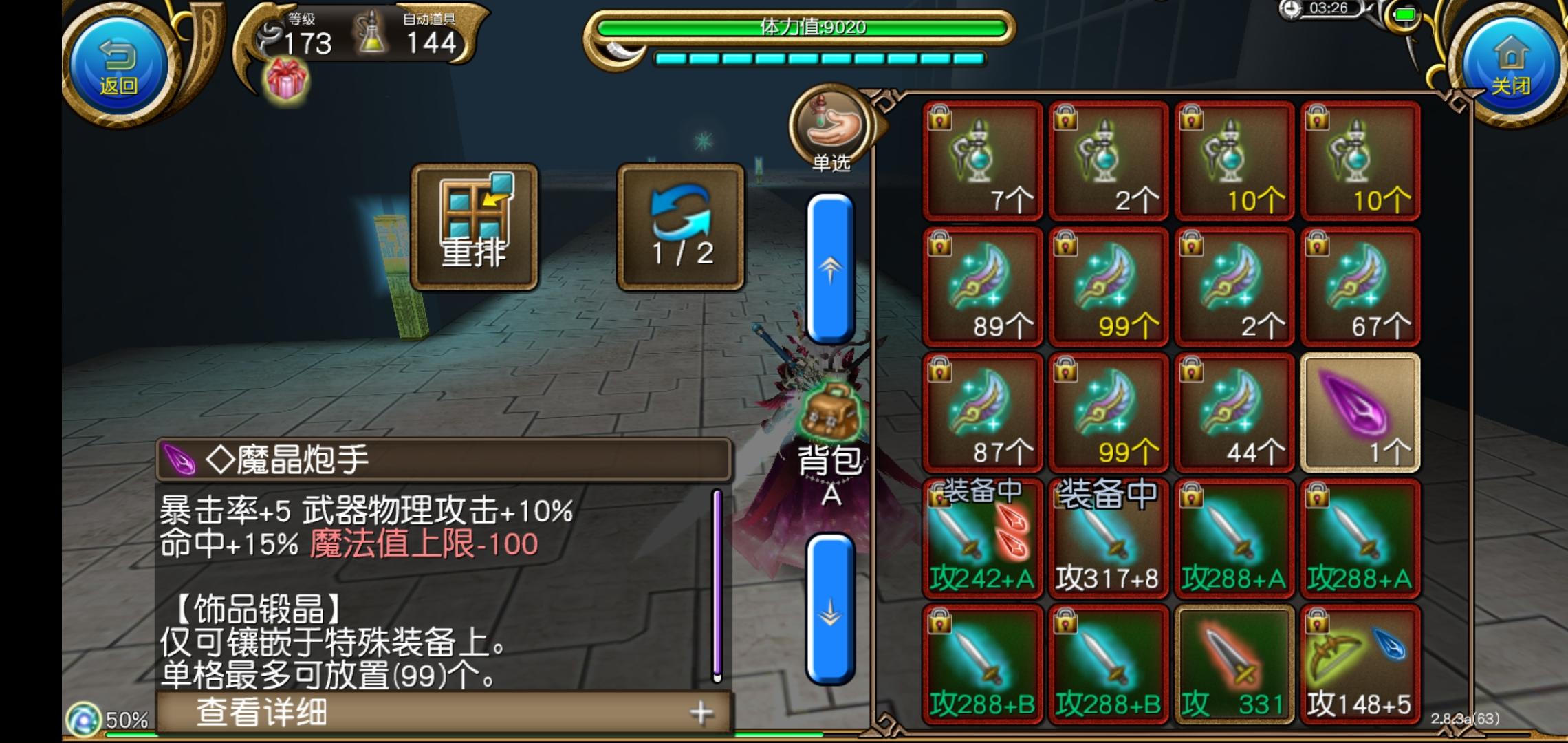Switch inventory page using the 1/2 toggle
The width and height of the screenshot is (1568, 743).
[681, 227]
